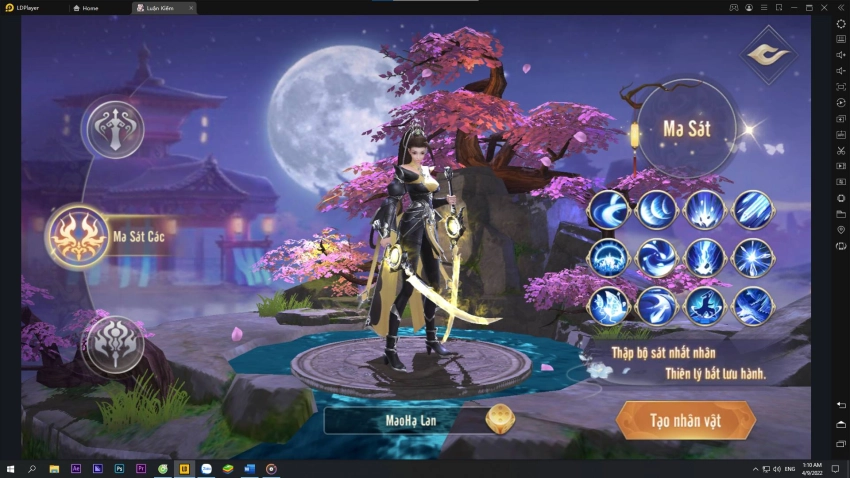Inspect the swirling vortex skill icon
Image resolution: width=850 pixels, height=478 pixels.
click(656, 258)
